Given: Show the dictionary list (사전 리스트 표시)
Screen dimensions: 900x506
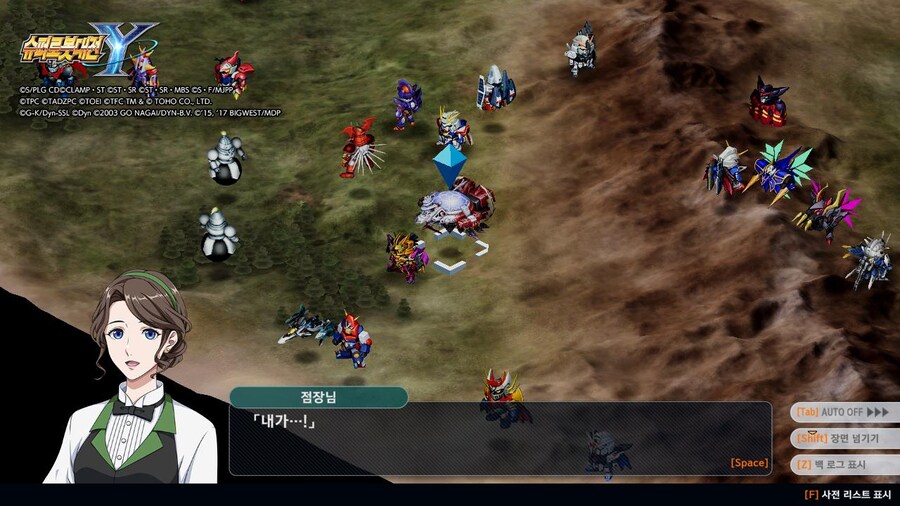Looking at the screenshot, I should tap(848, 494).
